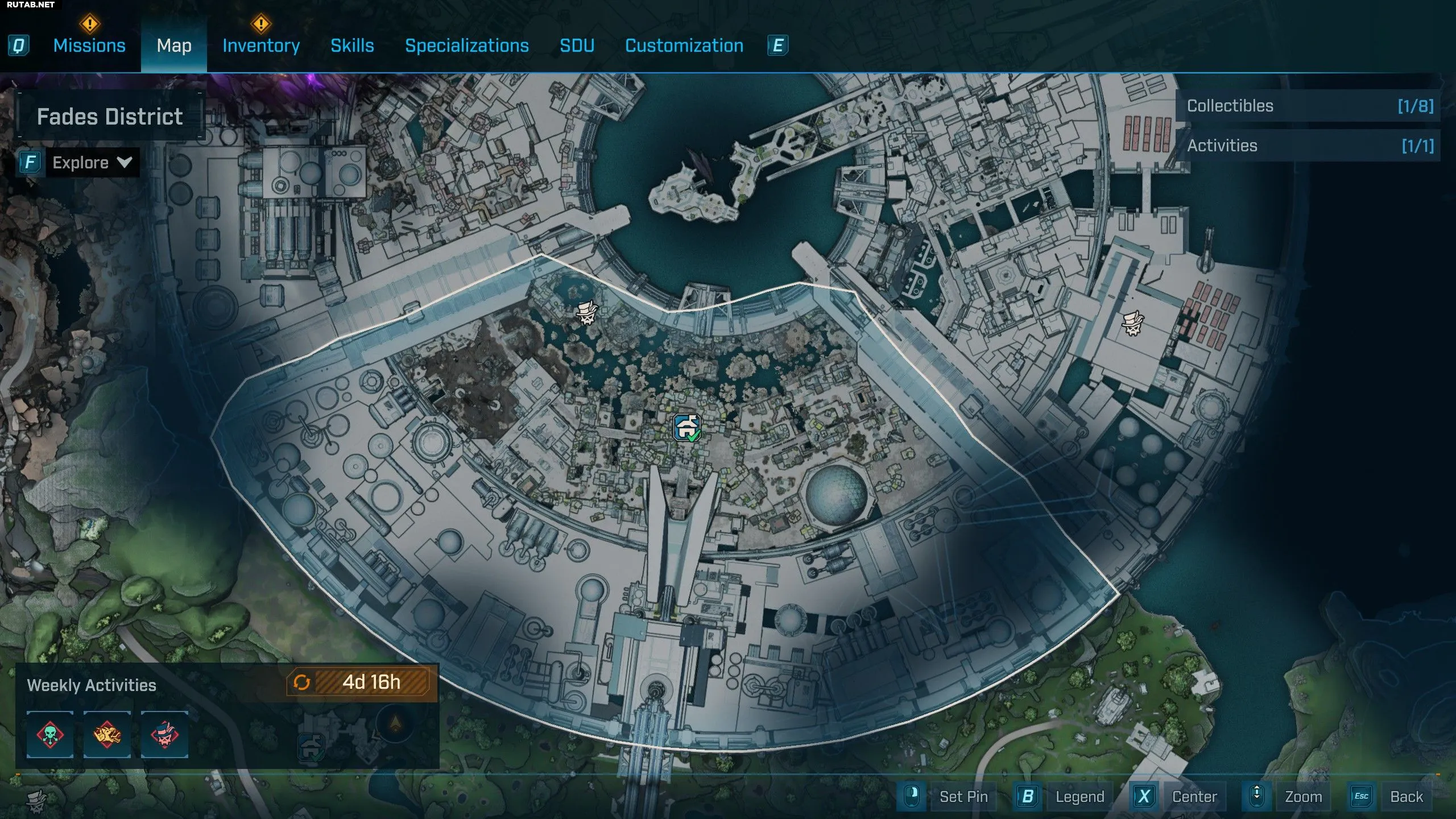Open the Specializations tab
Image resolution: width=1456 pixels, height=819 pixels.
point(466,45)
